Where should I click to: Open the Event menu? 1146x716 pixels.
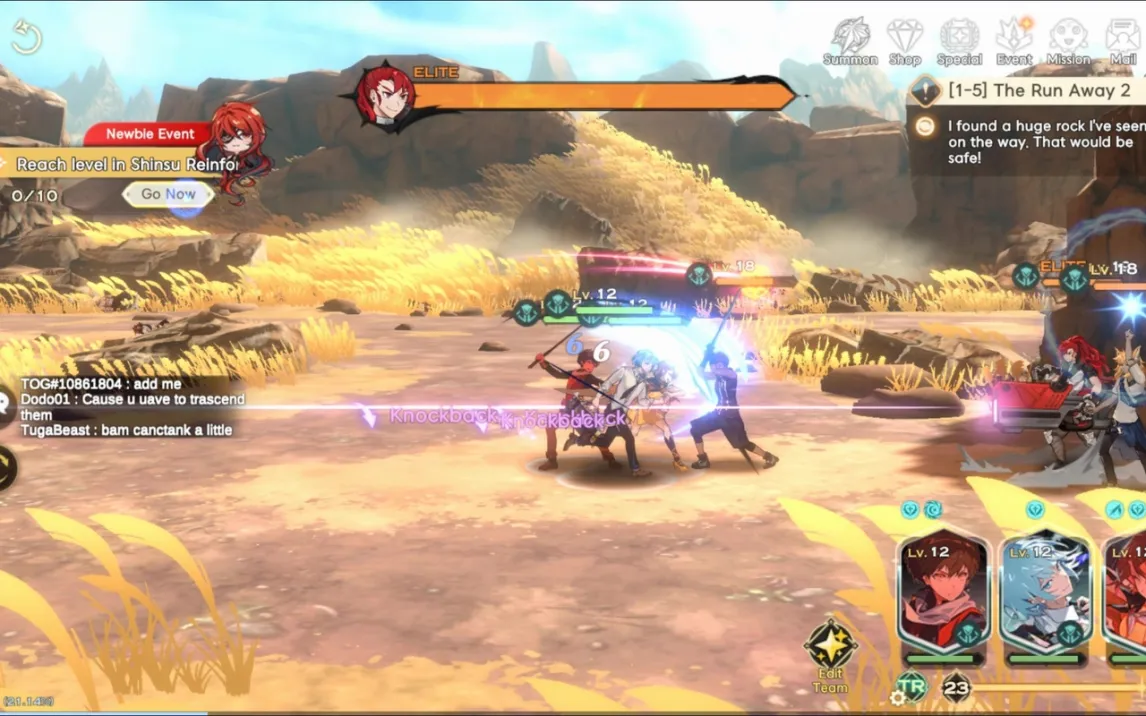coord(1014,42)
